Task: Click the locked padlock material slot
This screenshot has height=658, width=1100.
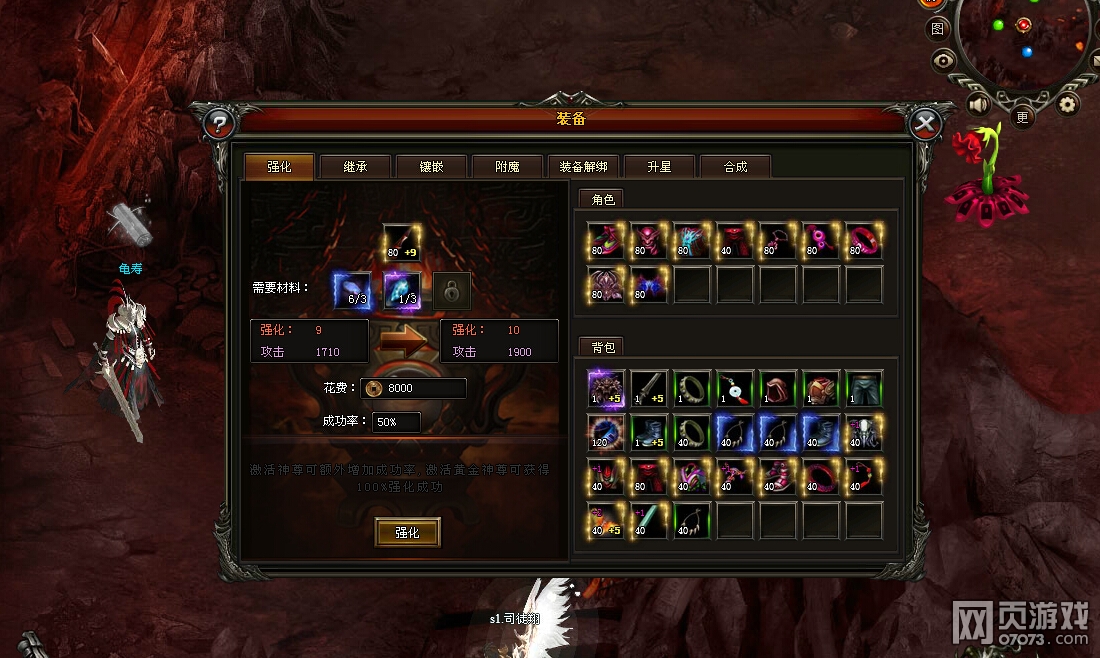Action: pyautogui.click(x=452, y=291)
